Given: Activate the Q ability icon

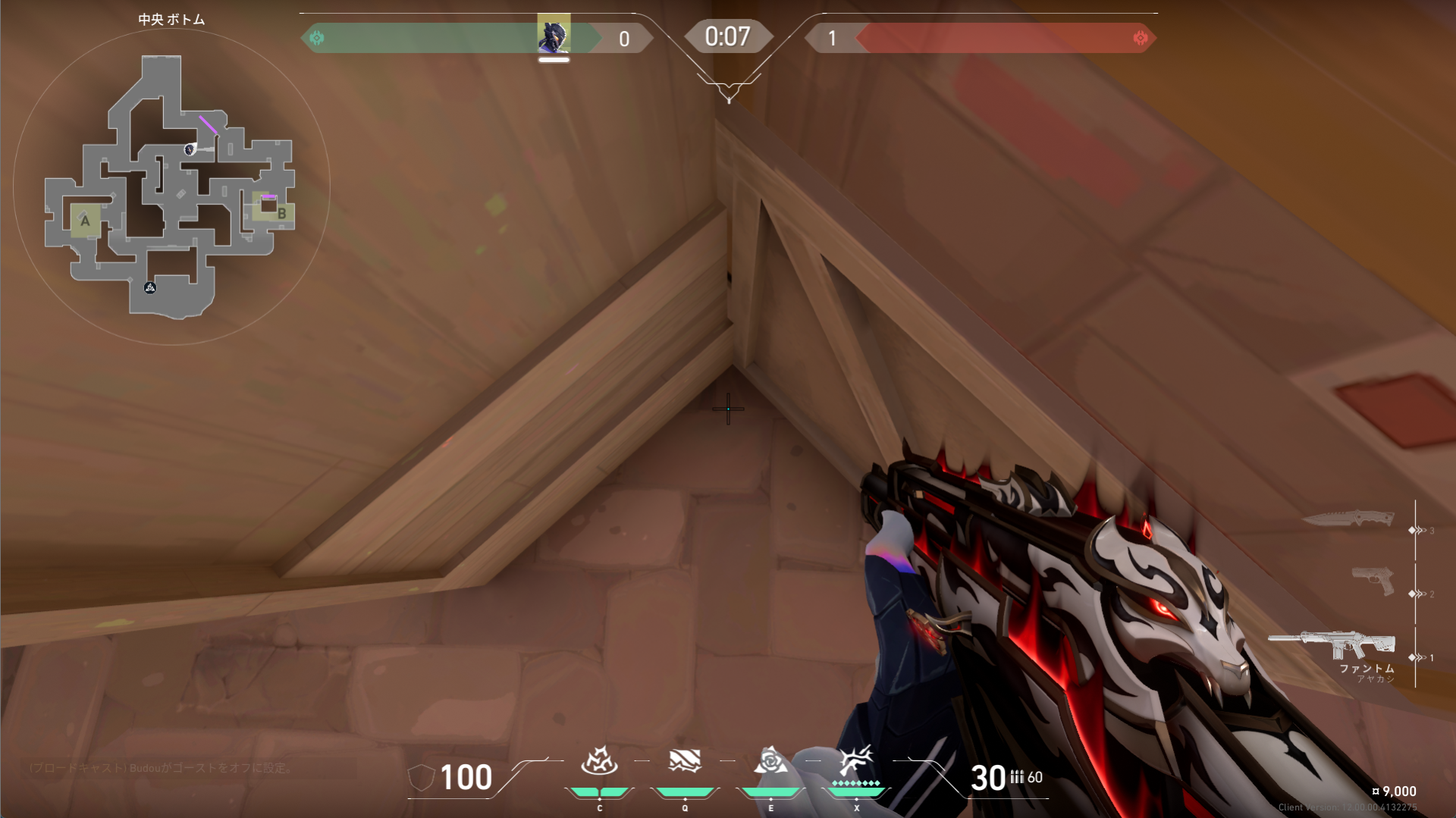Looking at the screenshot, I should click(x=685, y=760).
